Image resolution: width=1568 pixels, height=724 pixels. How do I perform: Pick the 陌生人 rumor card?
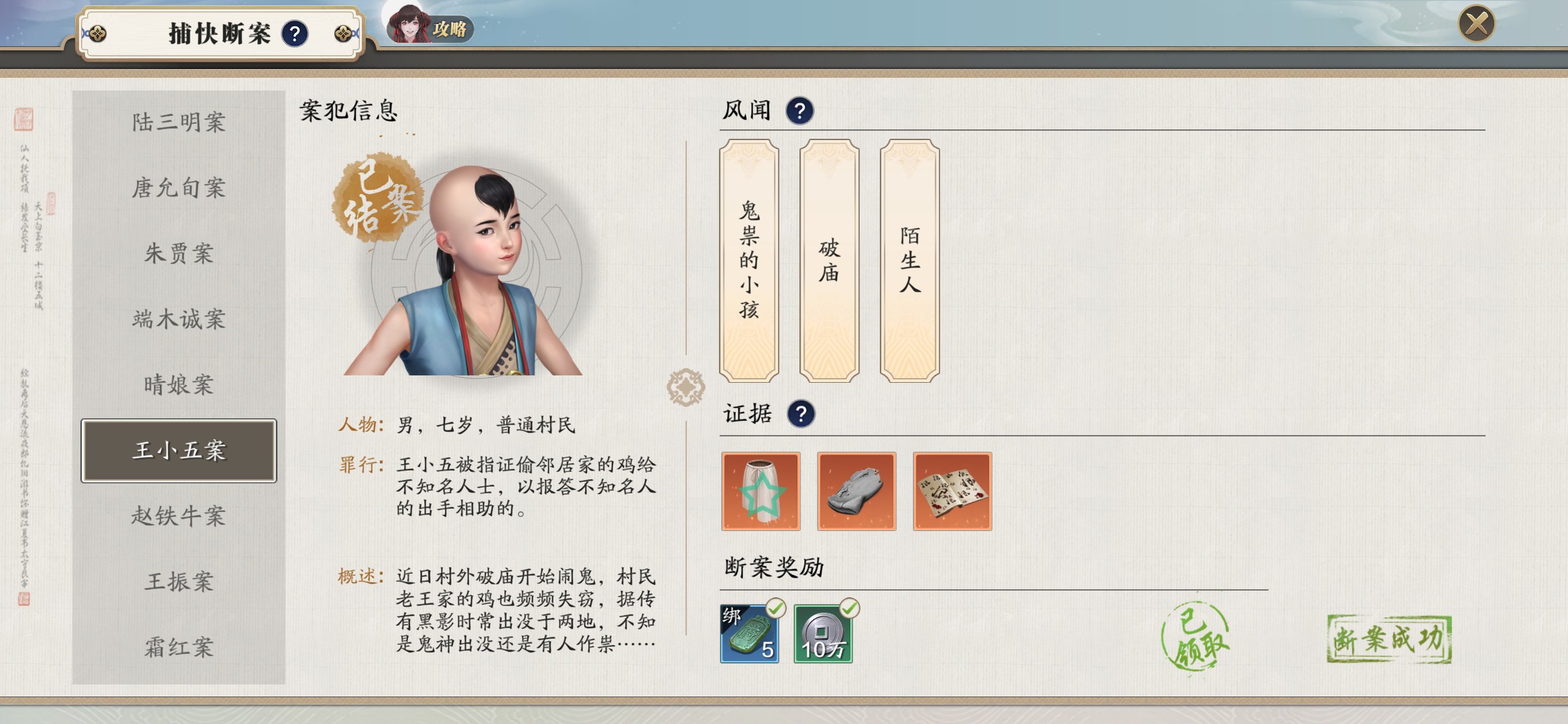(909, 260)
